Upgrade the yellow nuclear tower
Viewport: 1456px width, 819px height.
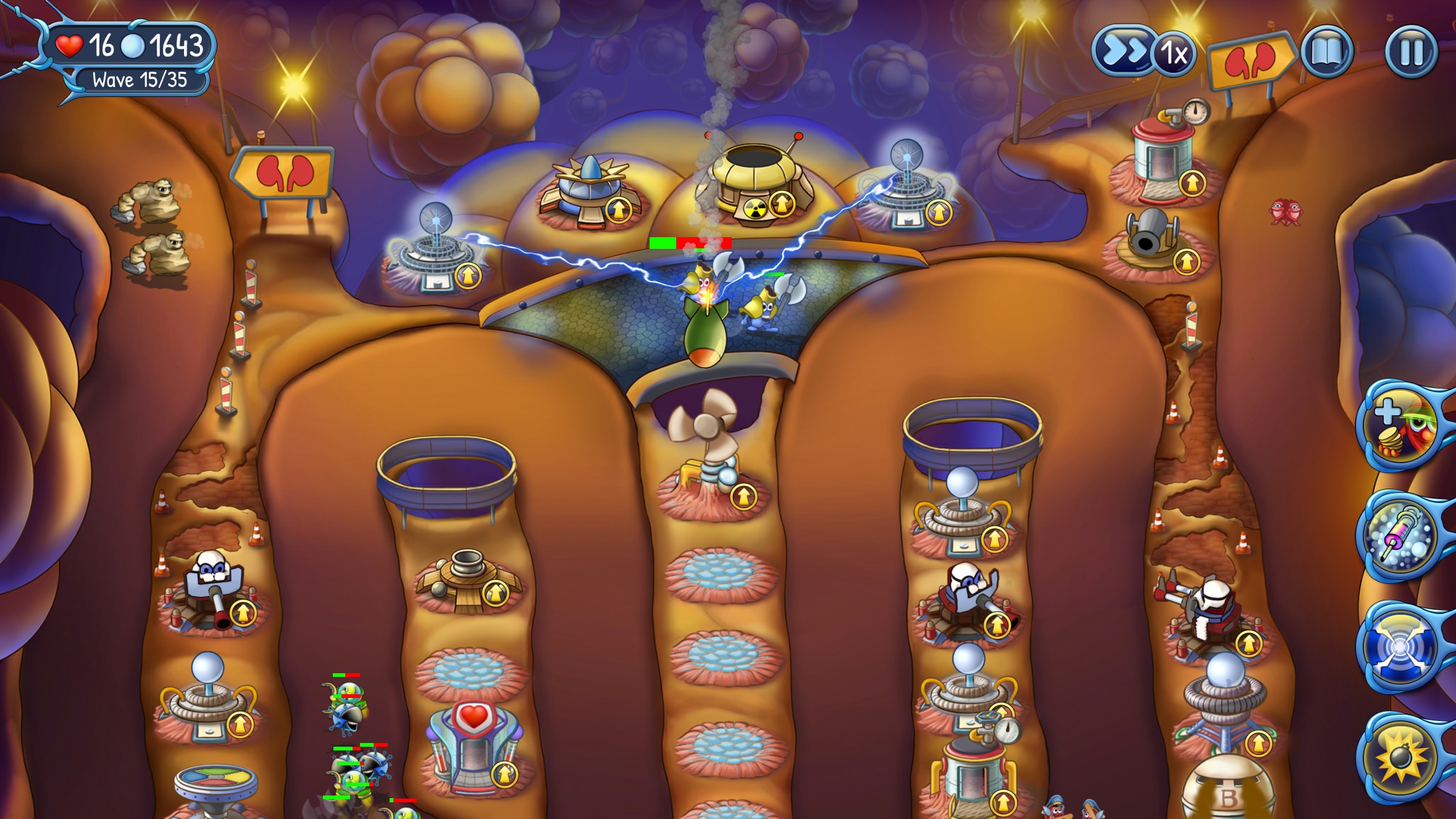click(782, 203)
